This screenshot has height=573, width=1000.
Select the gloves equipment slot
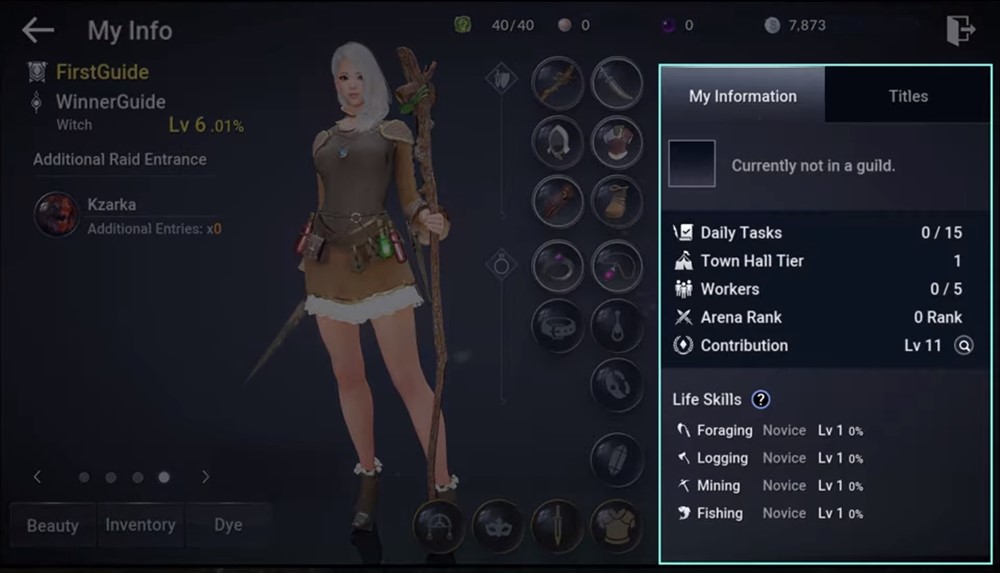(x=558, y=200)
